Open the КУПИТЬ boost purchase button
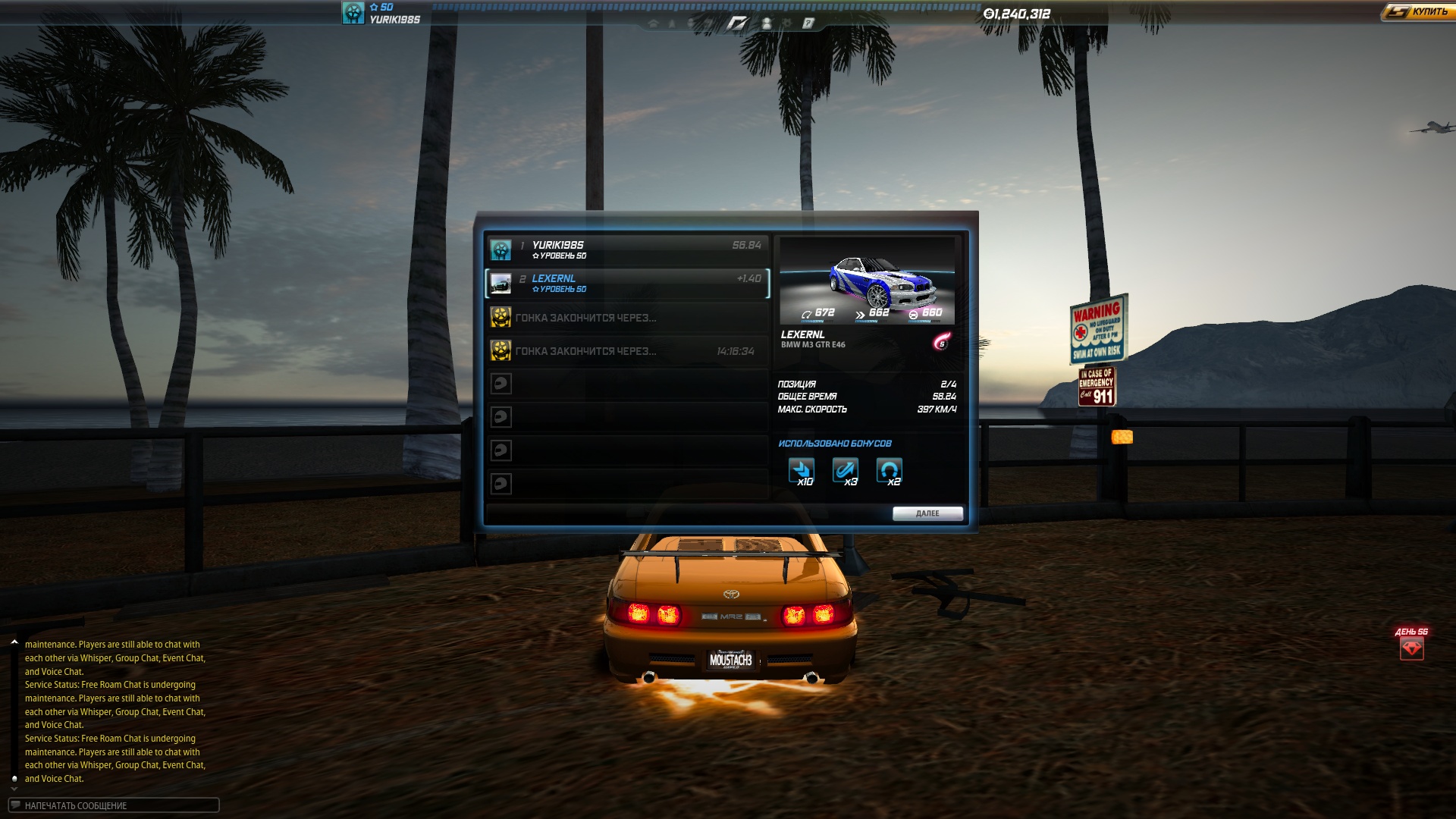 1416,12
